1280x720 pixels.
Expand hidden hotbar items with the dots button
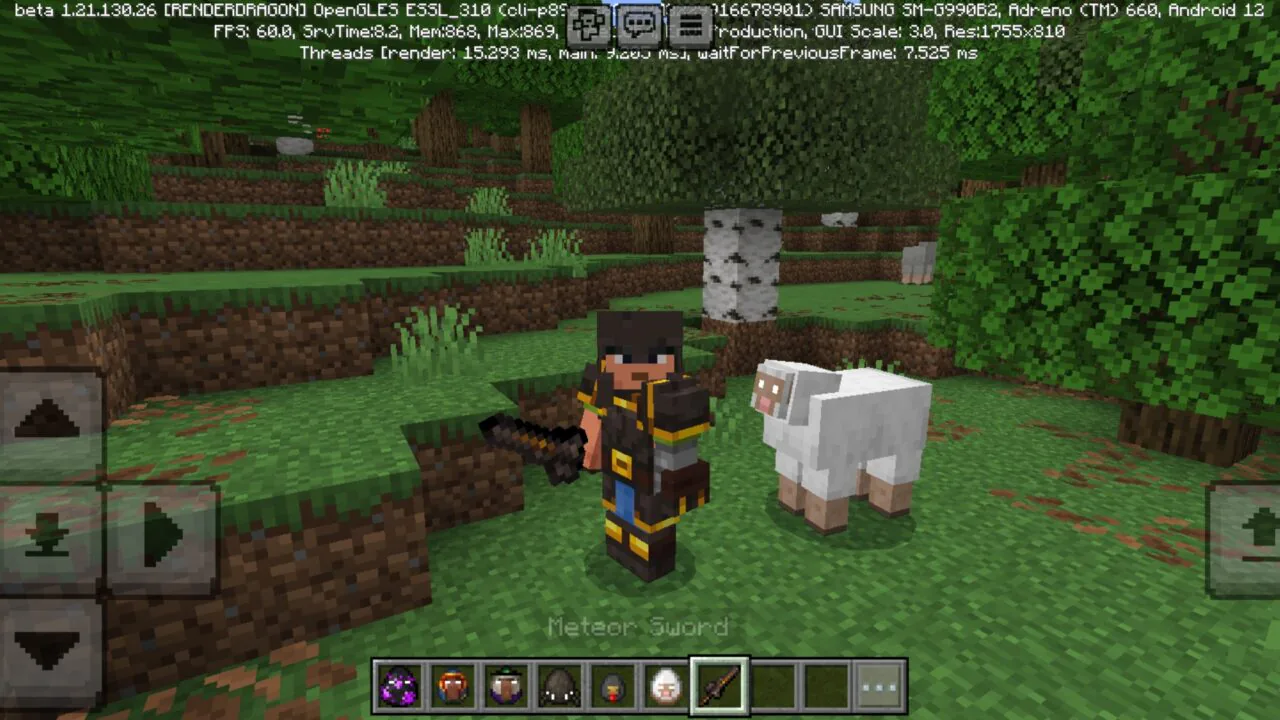[880, 685]
